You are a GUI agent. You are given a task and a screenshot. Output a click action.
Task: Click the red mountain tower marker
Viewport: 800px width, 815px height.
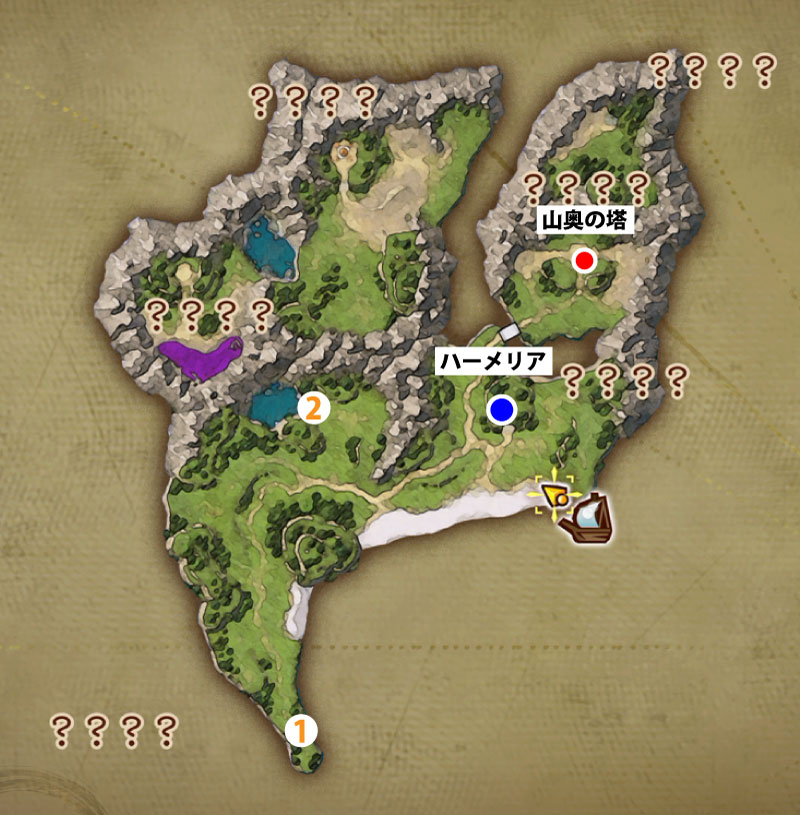click(x=585, y=261)
